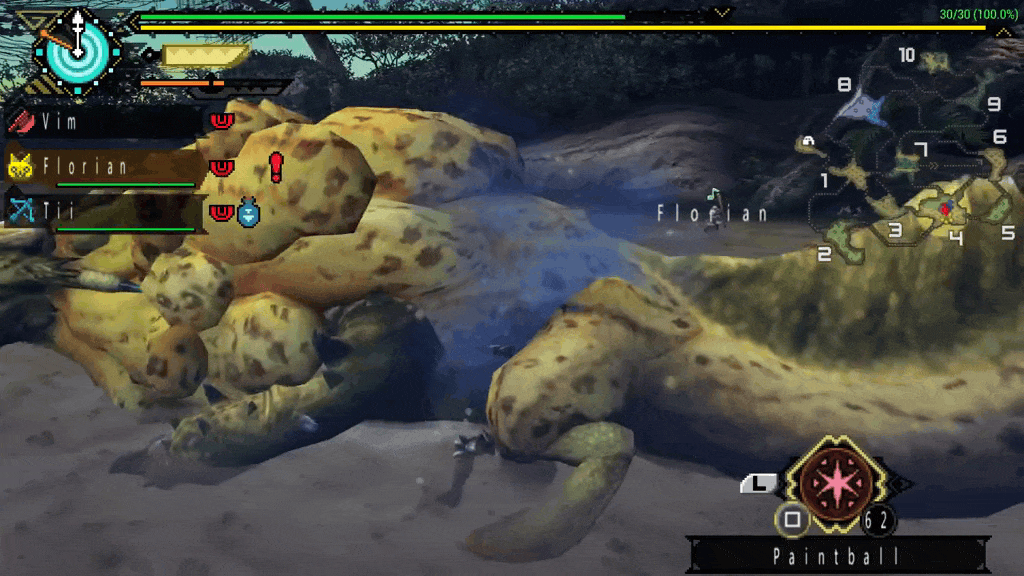Click the Paintball item name label

coord(838,556)
